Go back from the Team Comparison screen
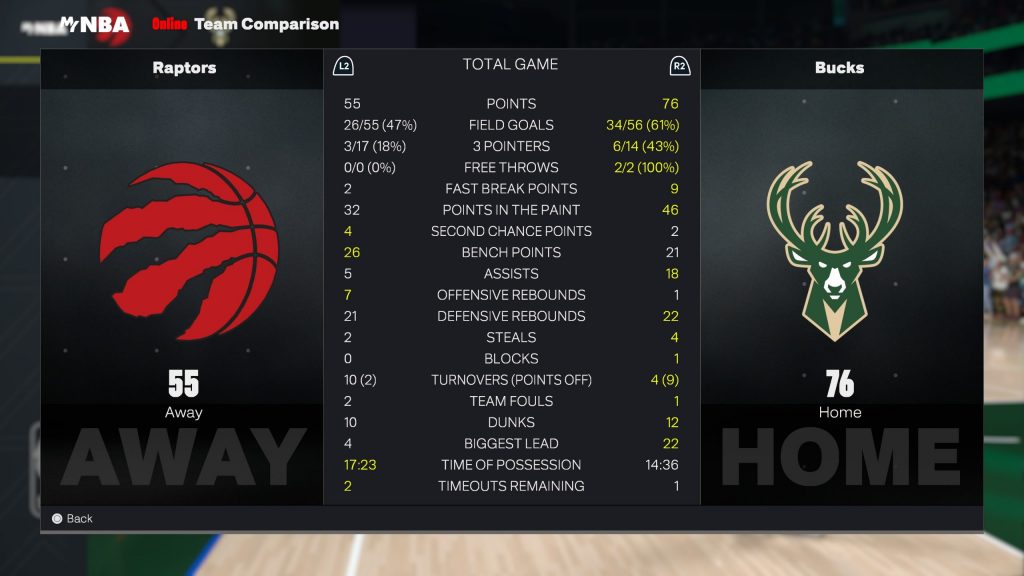 (72, 519)
